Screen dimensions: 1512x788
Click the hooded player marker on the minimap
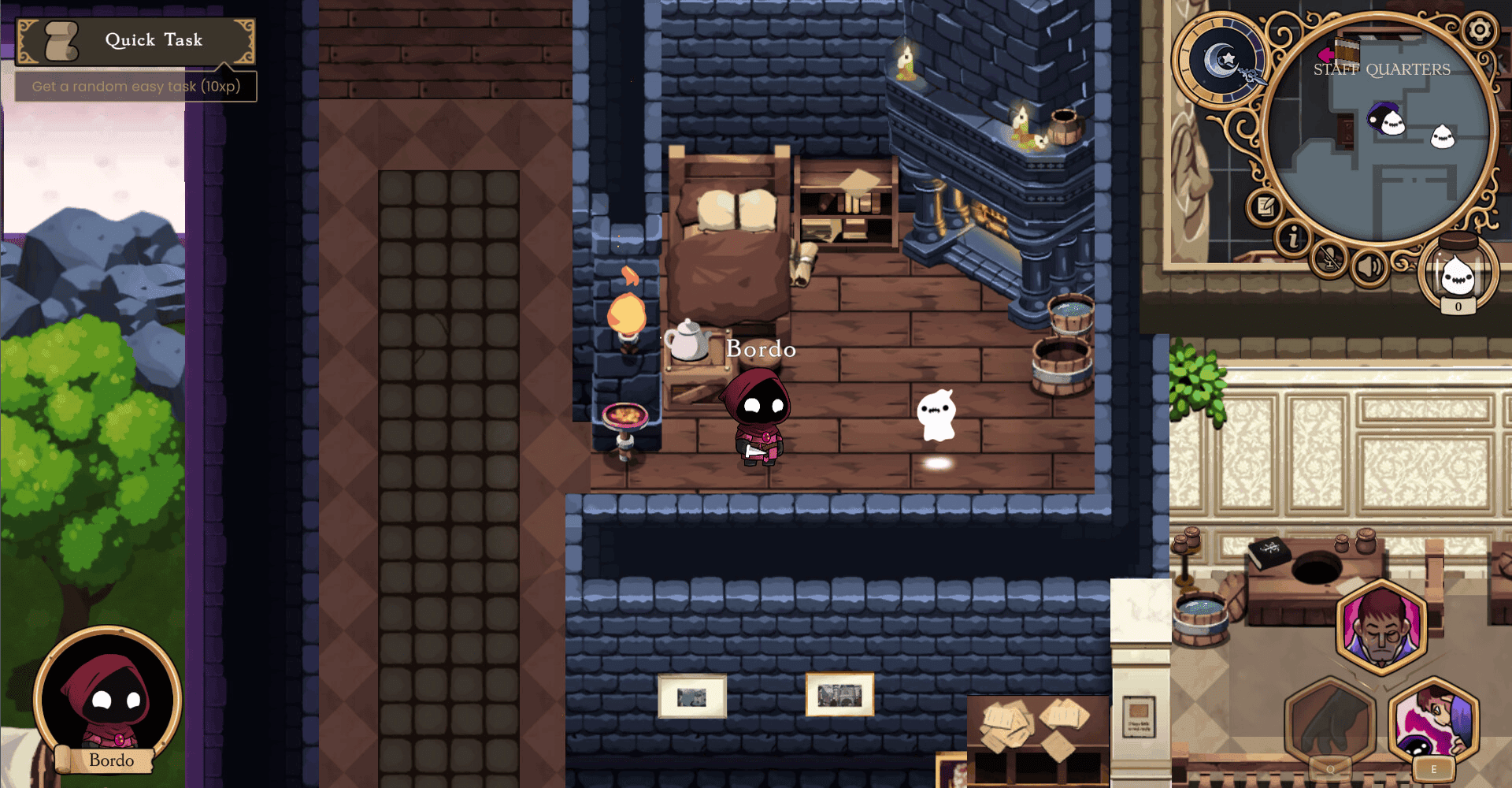tap(1381, 118)
